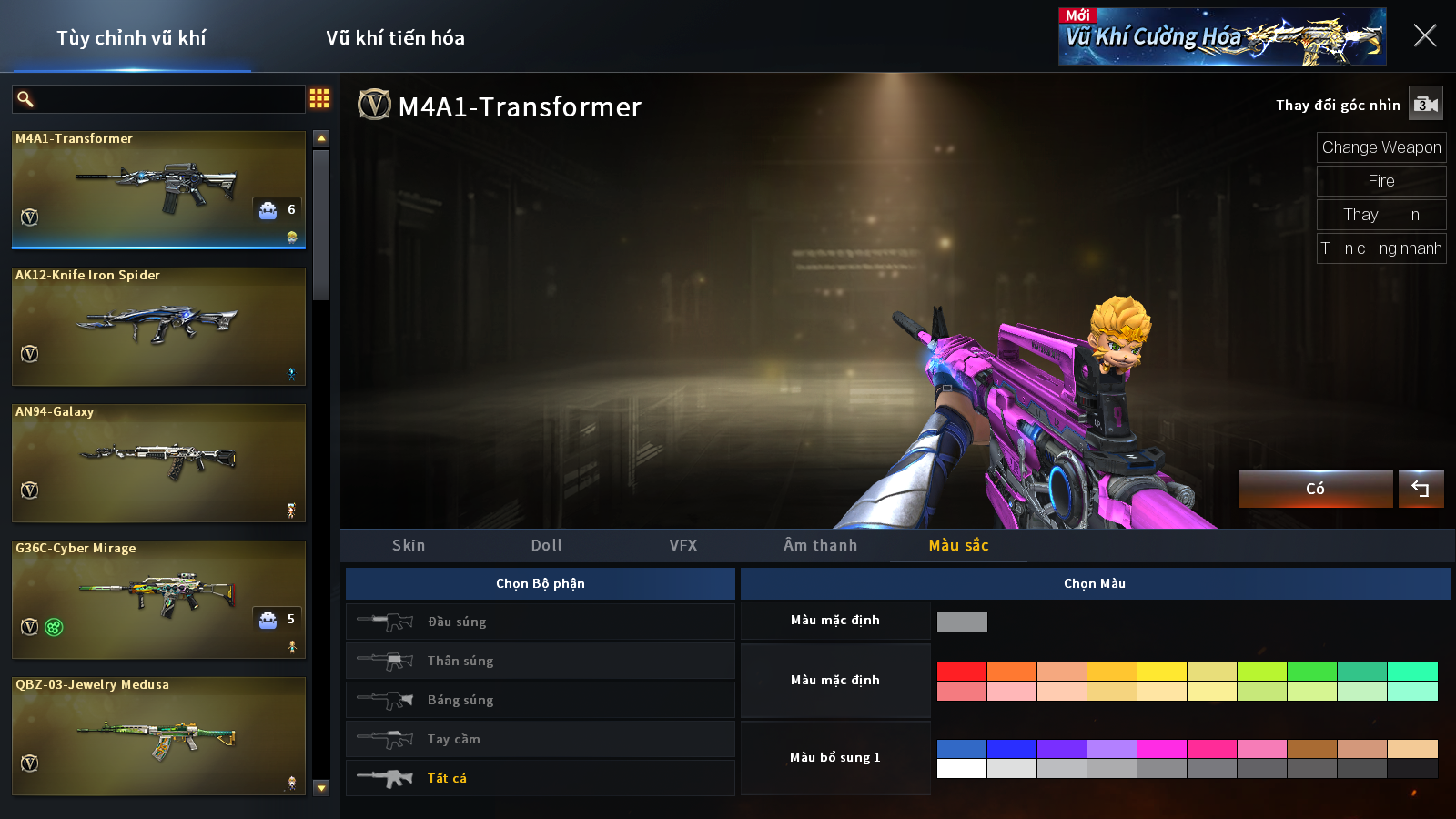1456x819 pixels.
Task: Confirm with the Có button
Action: tap(1315, 489)
